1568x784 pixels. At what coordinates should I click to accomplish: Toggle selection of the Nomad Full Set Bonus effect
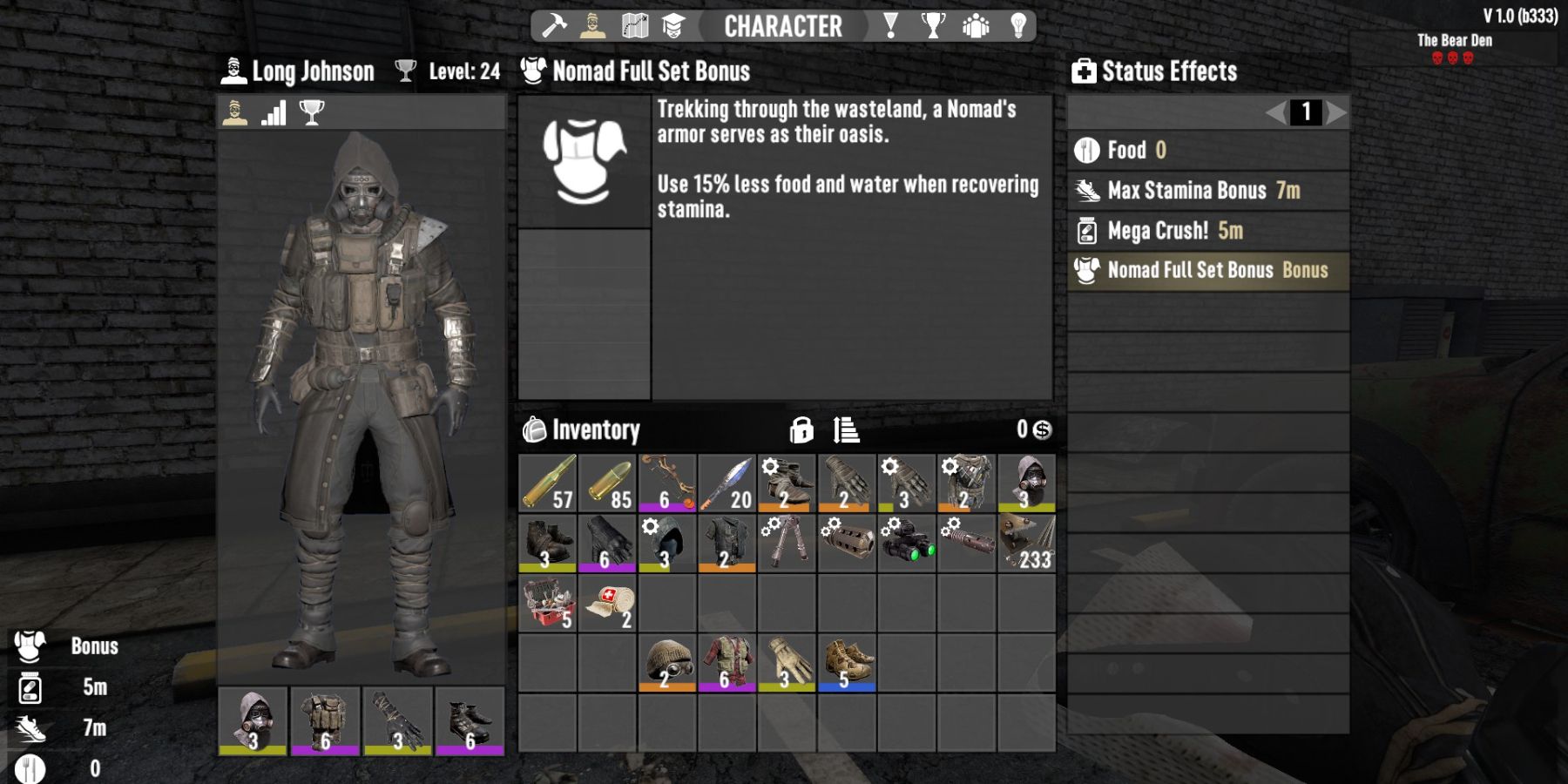[x=1206, y=270]
